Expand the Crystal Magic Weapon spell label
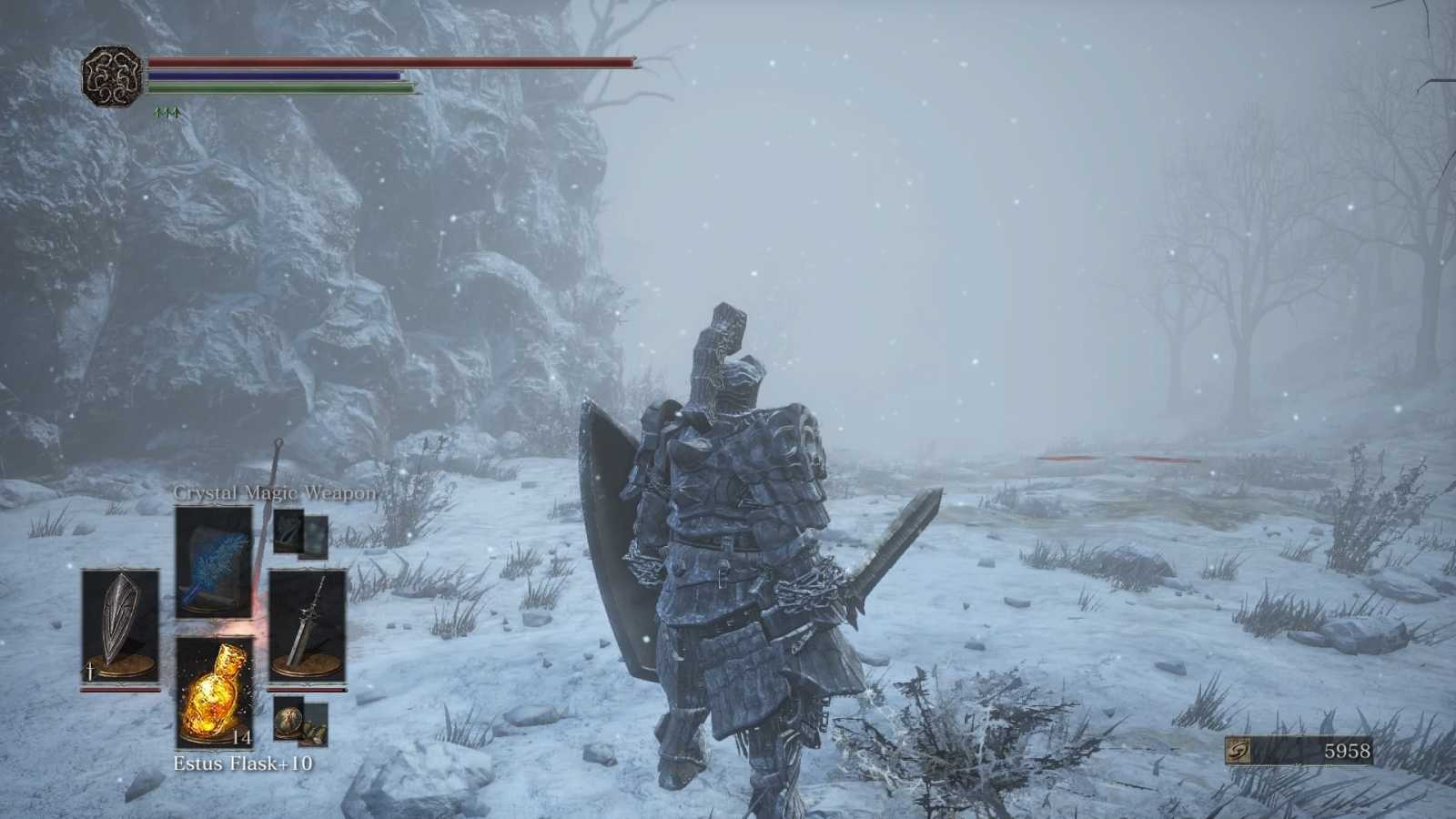1456x819 pixels. click(273, 492)
